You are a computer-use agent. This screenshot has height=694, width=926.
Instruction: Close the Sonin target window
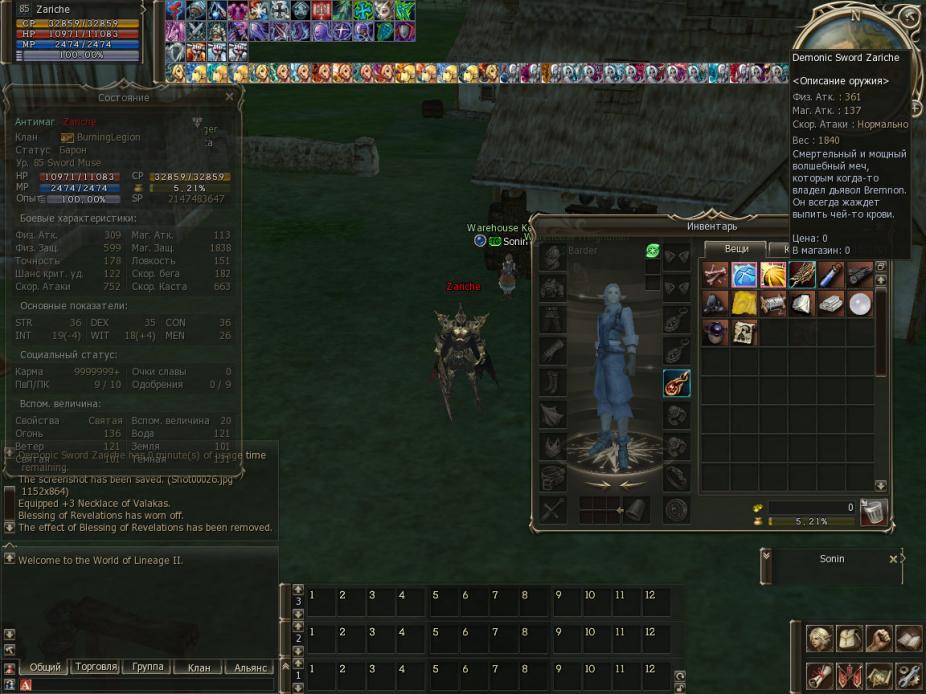(894, 560)
